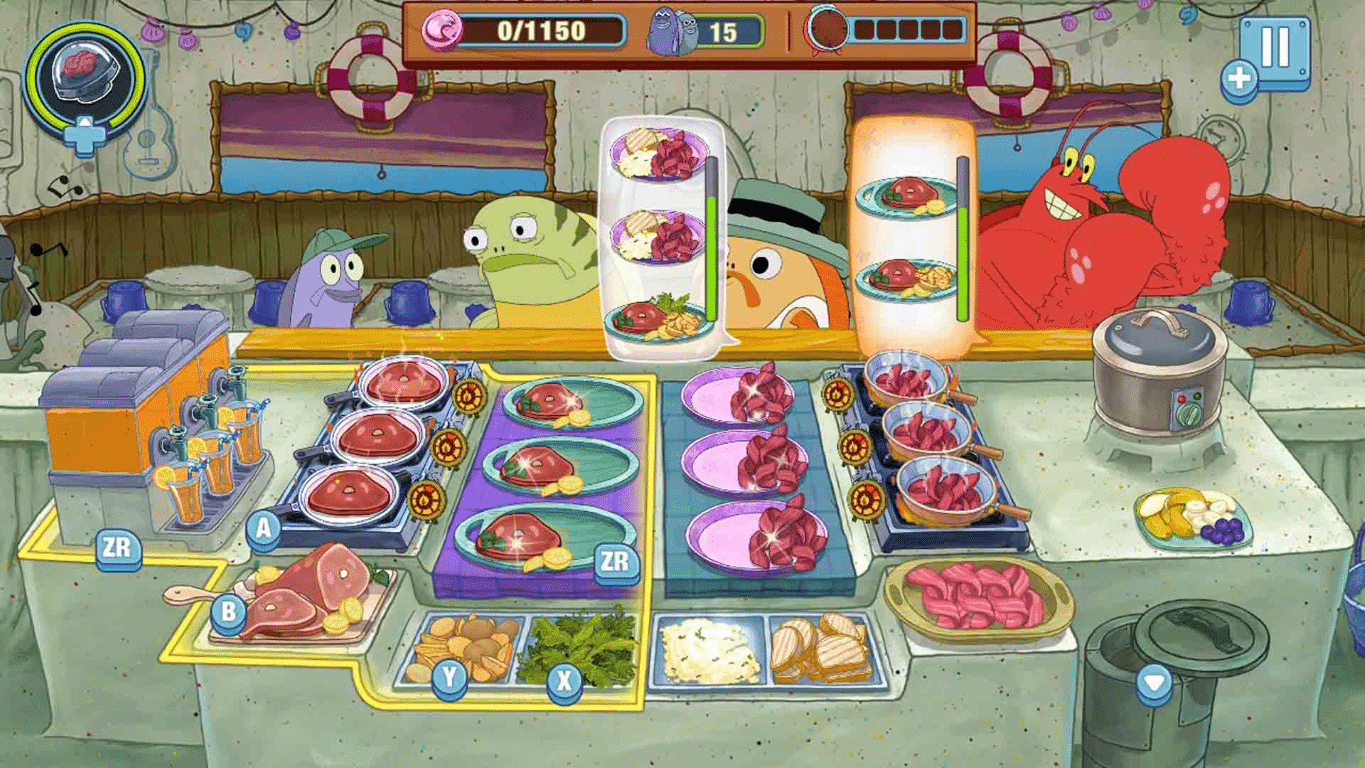Select Larry the Lobster's glowing order ticket
The image size is (1365, 768).
click(x=908, y=230)
